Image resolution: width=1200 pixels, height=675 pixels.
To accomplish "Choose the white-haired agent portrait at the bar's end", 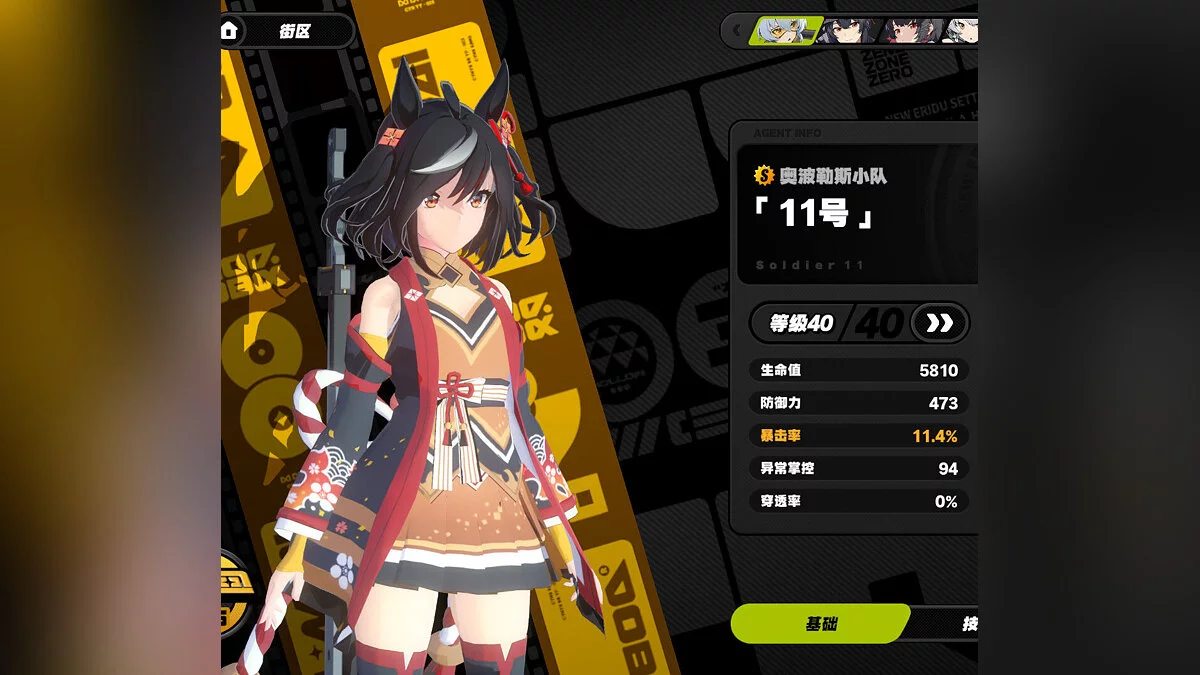I will (x=961, y=31).
